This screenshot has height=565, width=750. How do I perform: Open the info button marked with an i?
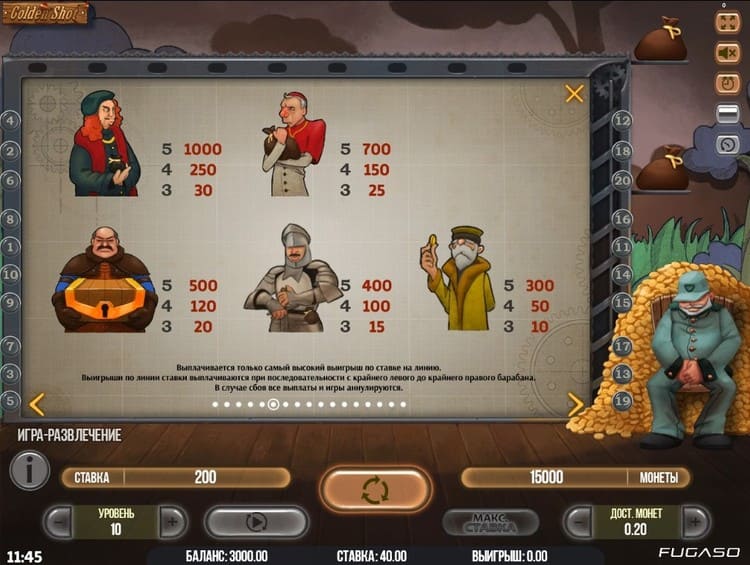point(30,469)
